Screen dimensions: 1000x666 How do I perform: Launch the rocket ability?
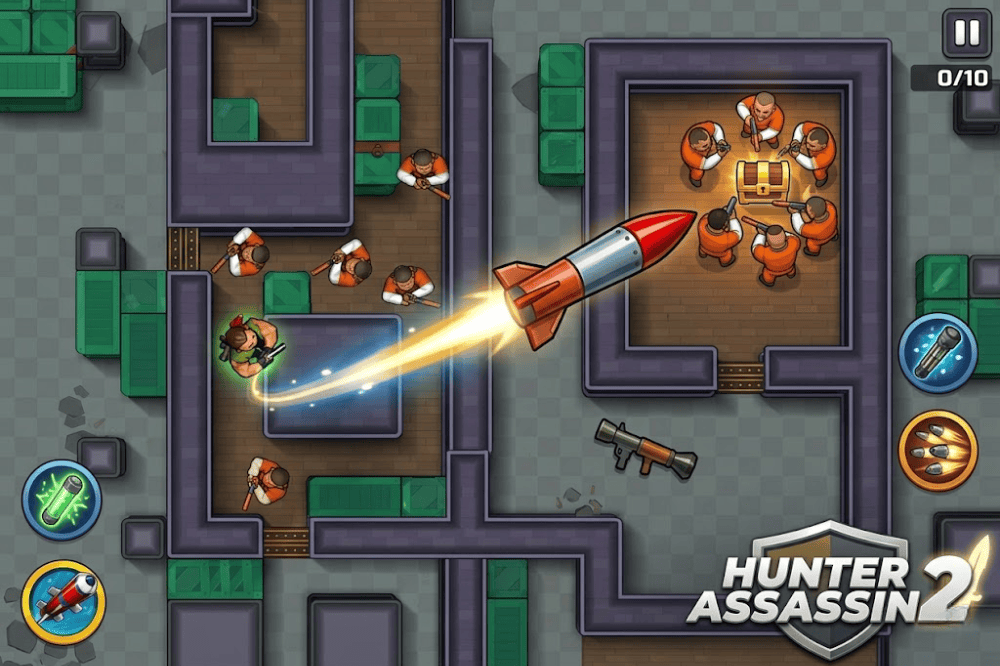[x=63, y=599]
